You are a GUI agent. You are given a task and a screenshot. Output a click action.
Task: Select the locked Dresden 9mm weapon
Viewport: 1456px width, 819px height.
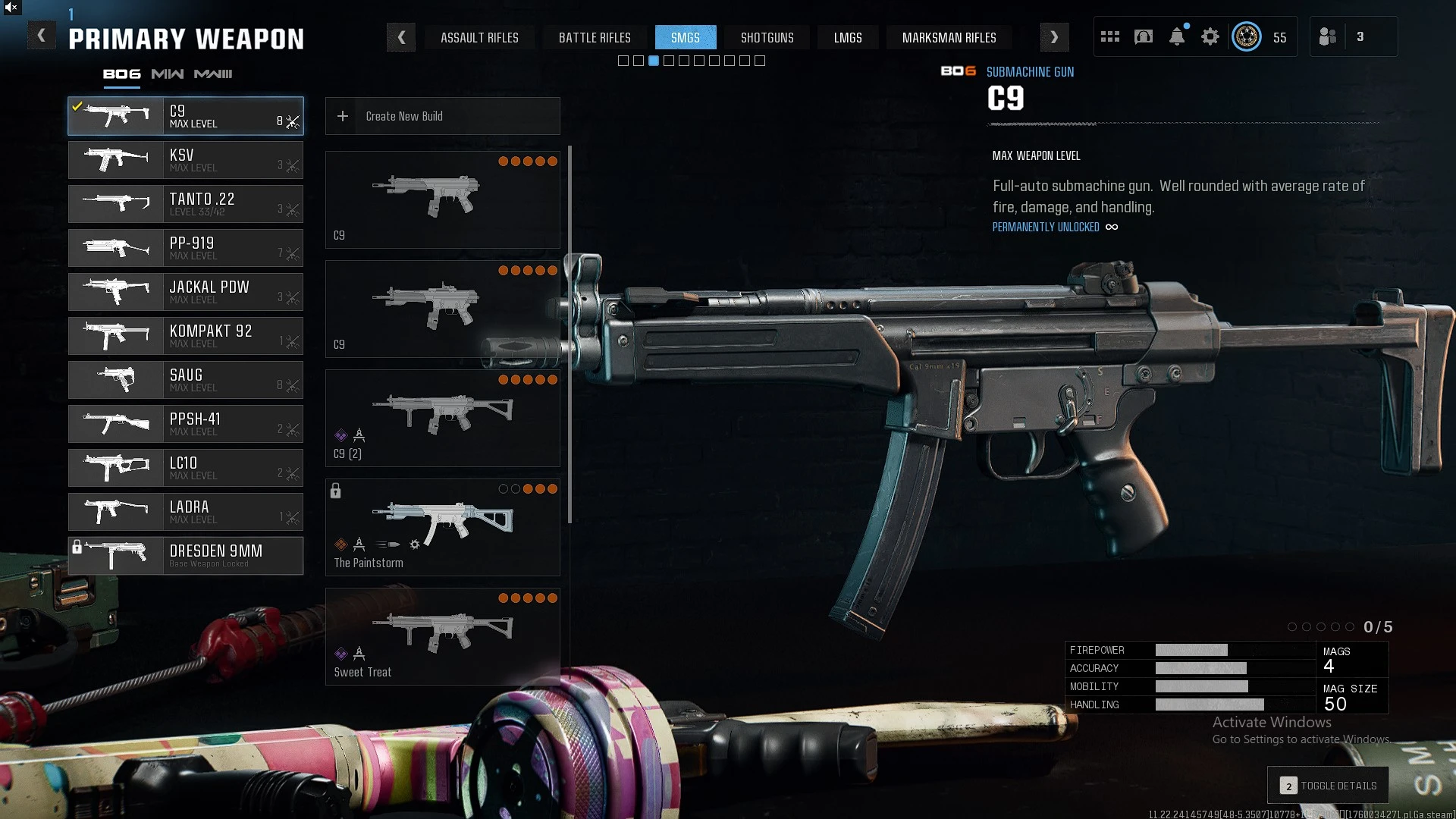186,556
